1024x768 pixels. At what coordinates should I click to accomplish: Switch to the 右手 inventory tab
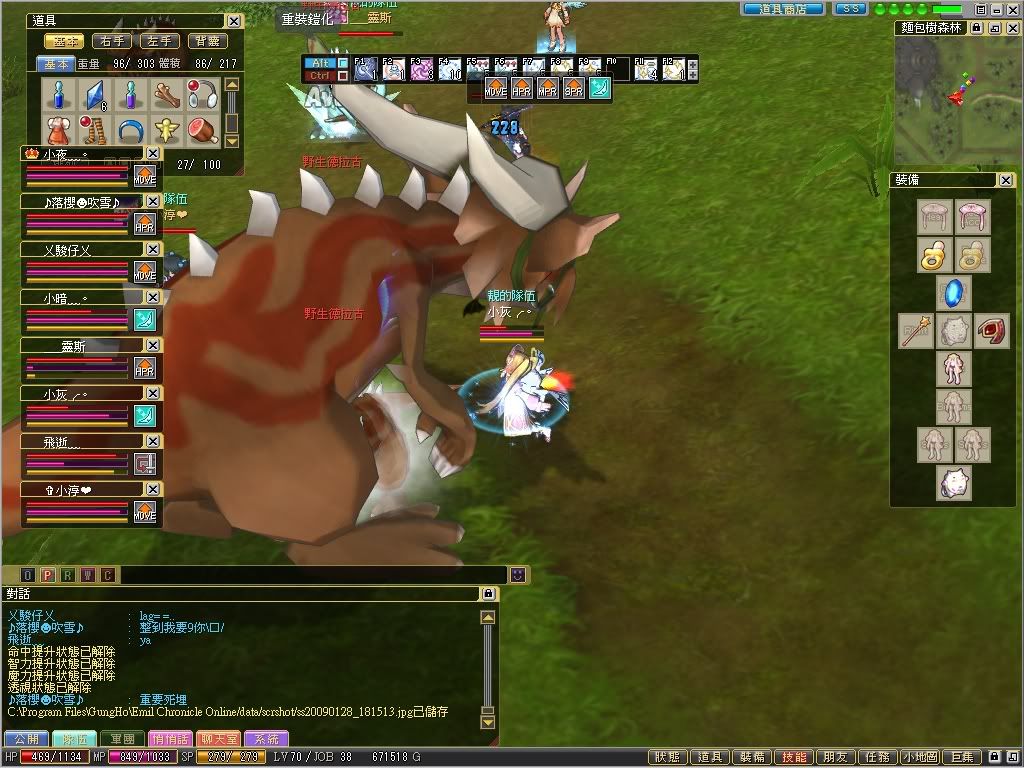[x=111, y=42]
